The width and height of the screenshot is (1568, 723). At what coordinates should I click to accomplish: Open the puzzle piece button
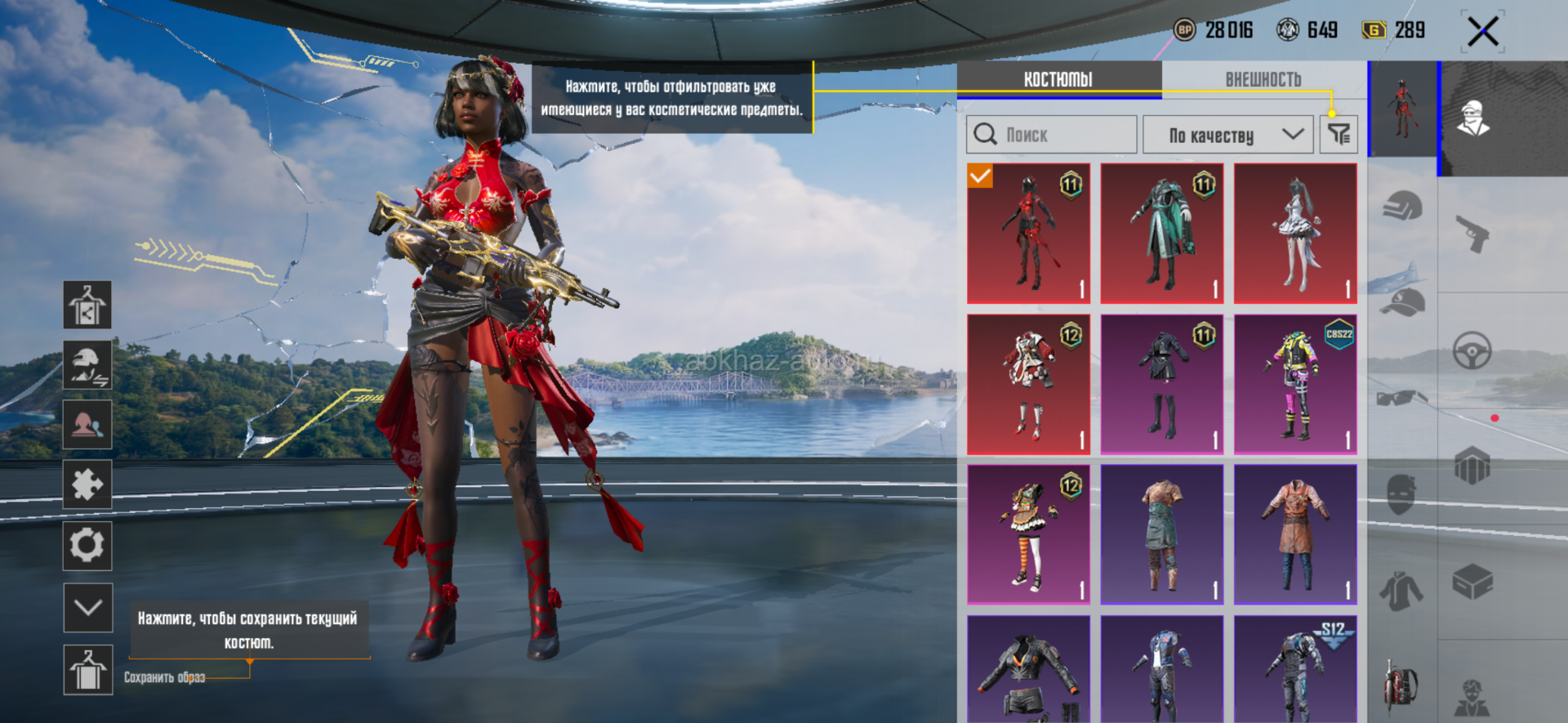(87, 485)
